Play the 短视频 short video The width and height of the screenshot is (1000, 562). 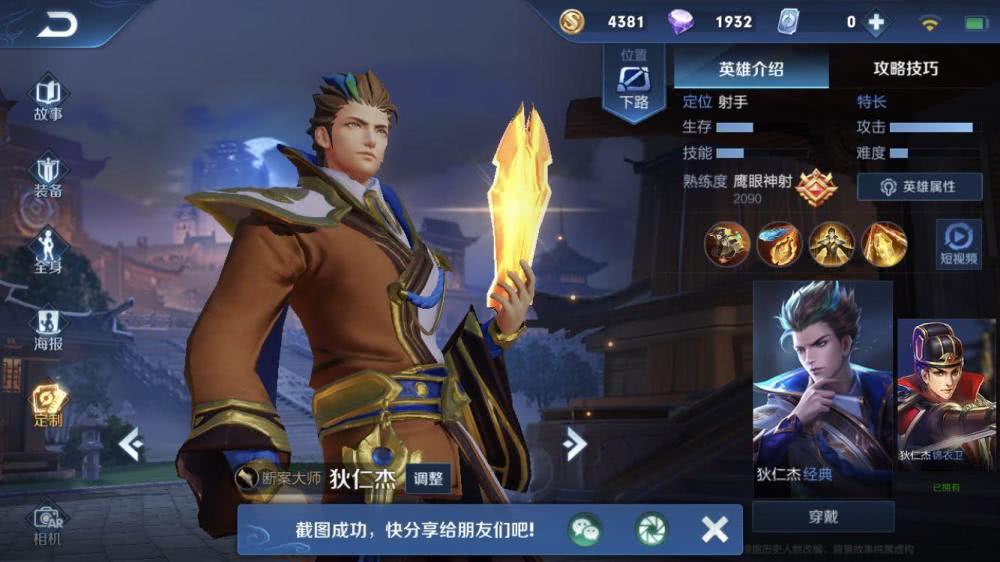pyautogui.click(x=958, y=243)
